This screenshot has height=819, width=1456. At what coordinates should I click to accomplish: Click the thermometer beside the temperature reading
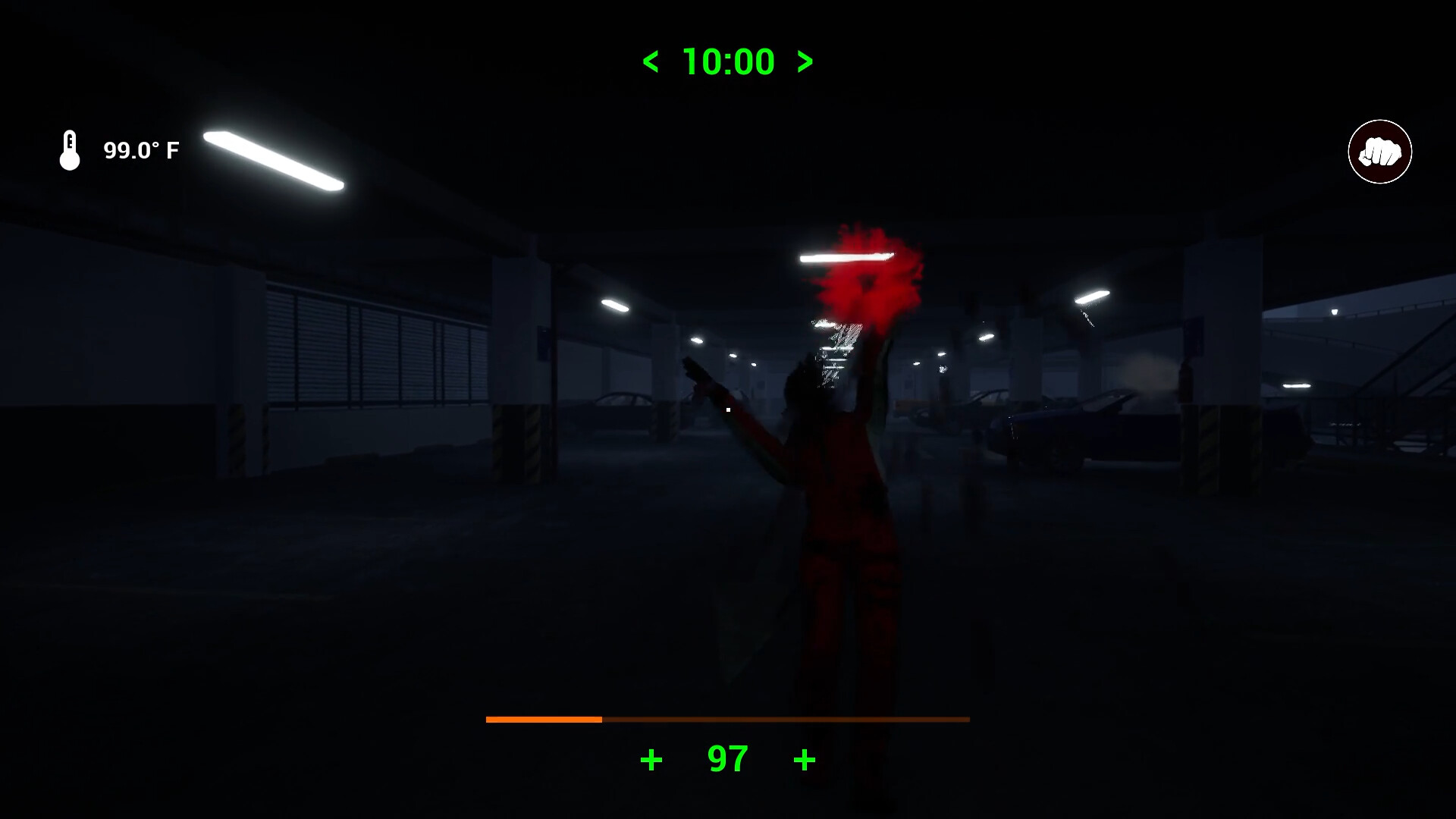tap(69, 149)
